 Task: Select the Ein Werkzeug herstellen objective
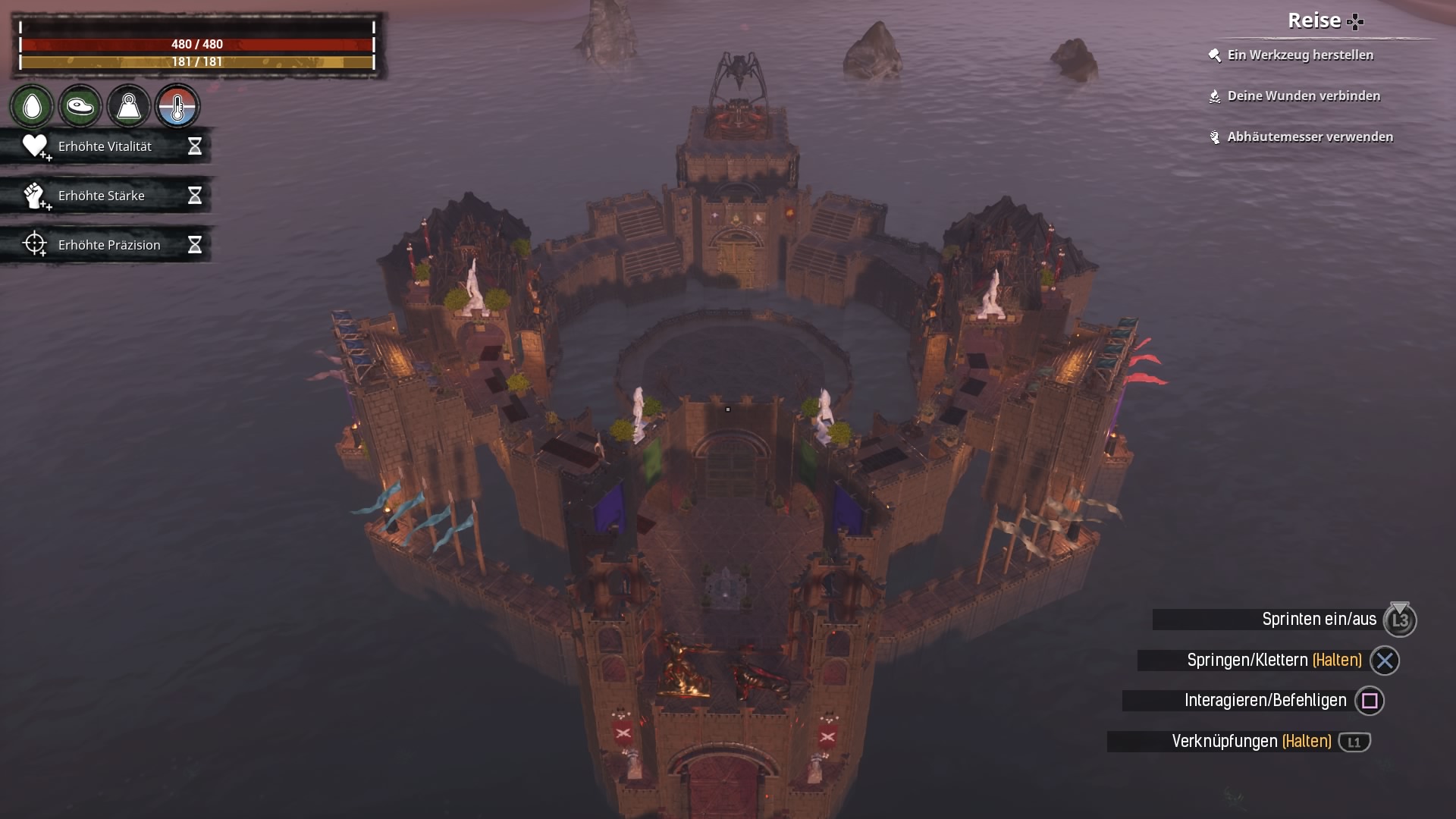point(1300,55)
